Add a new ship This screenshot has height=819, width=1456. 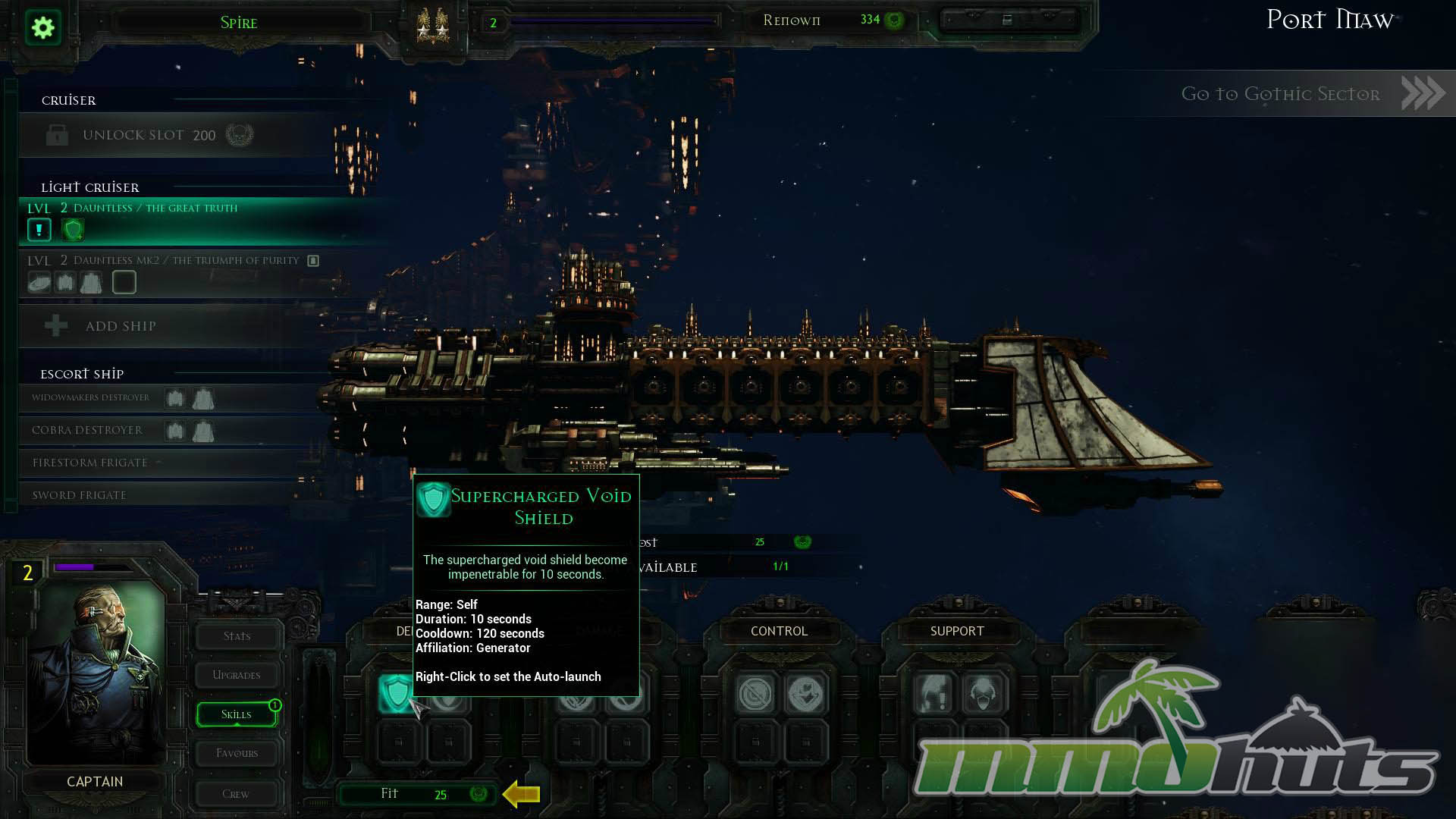(x=121, y=326)
